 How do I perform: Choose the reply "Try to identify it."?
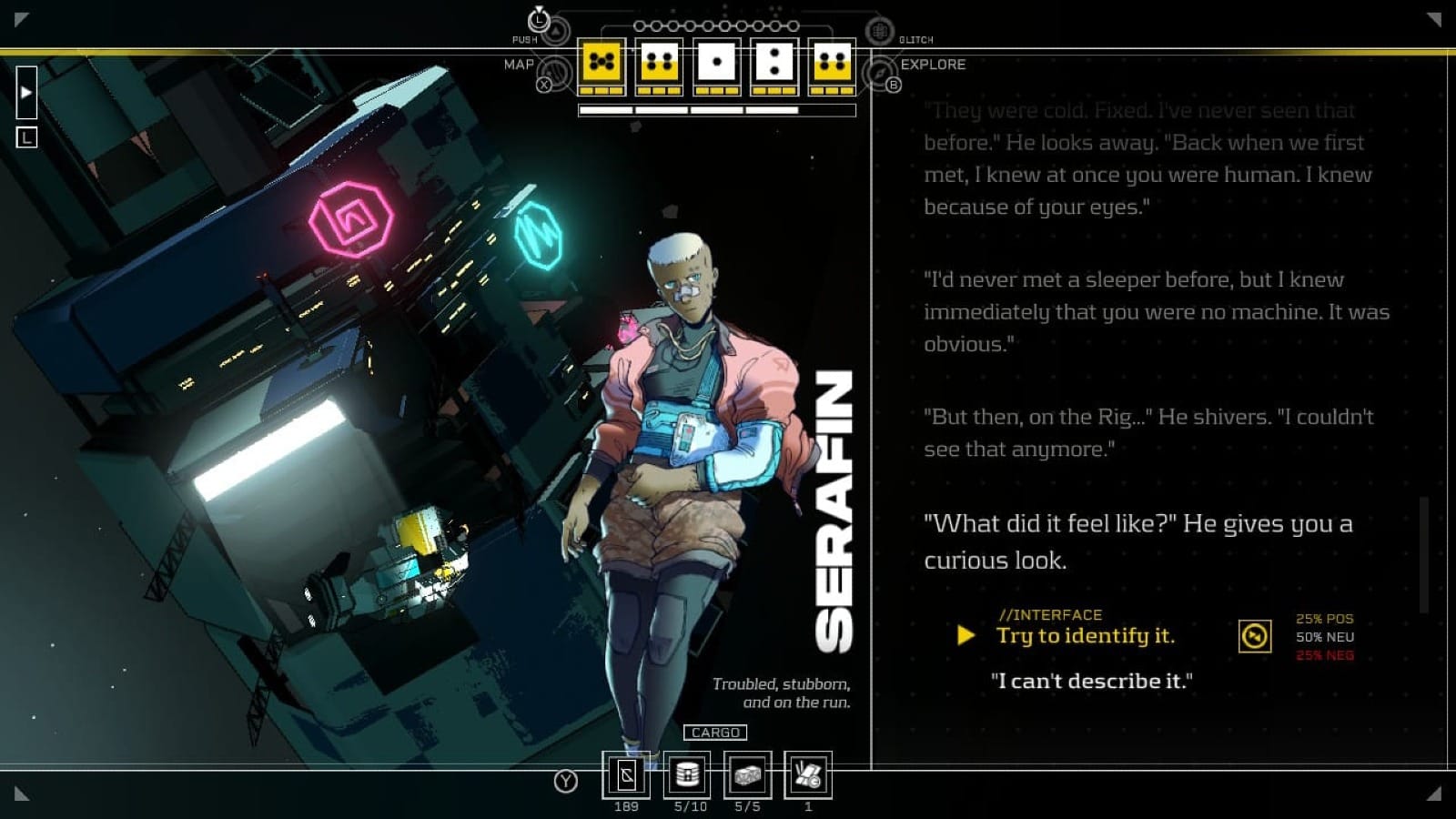click(x=1085, y=635)
